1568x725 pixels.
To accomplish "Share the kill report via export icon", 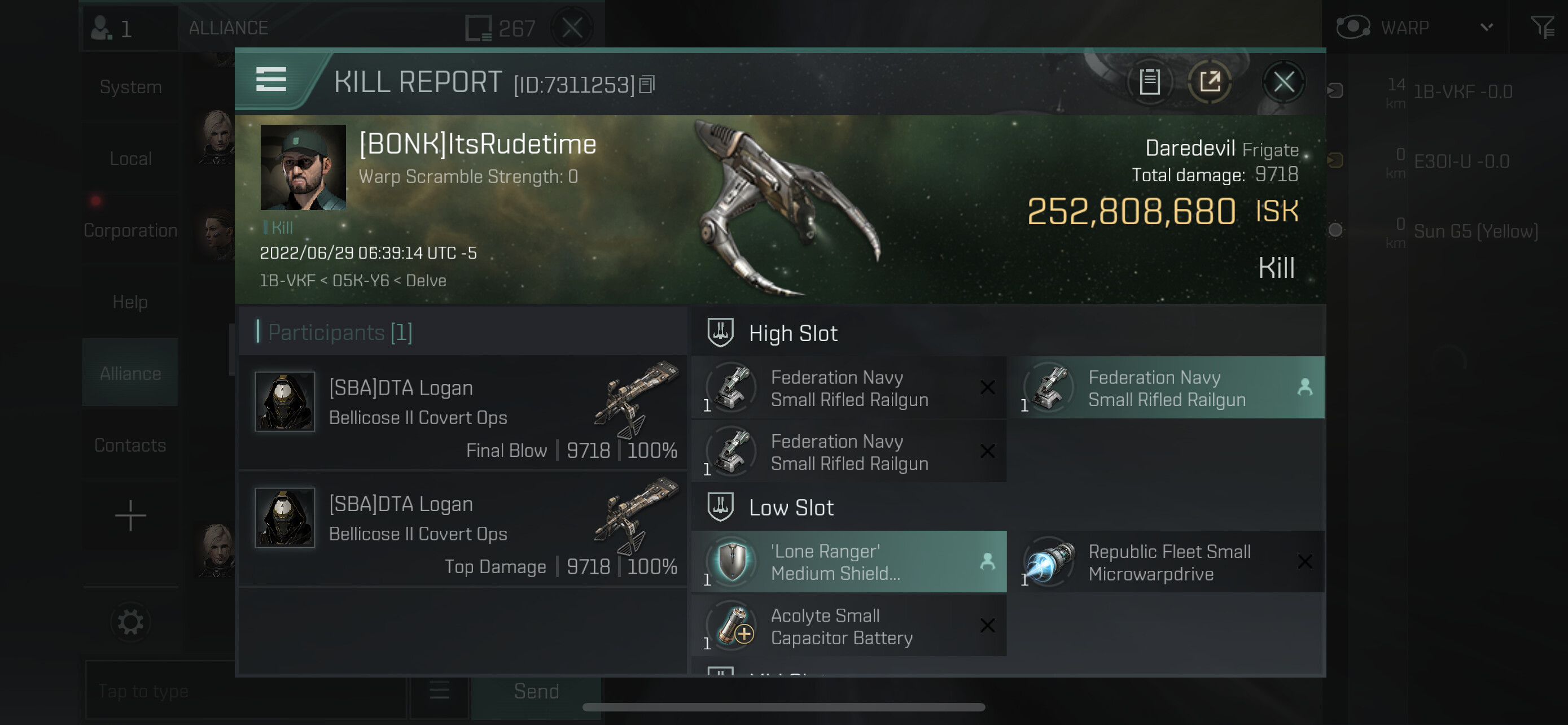I will pyautogui.click(x=1210, y=81).
